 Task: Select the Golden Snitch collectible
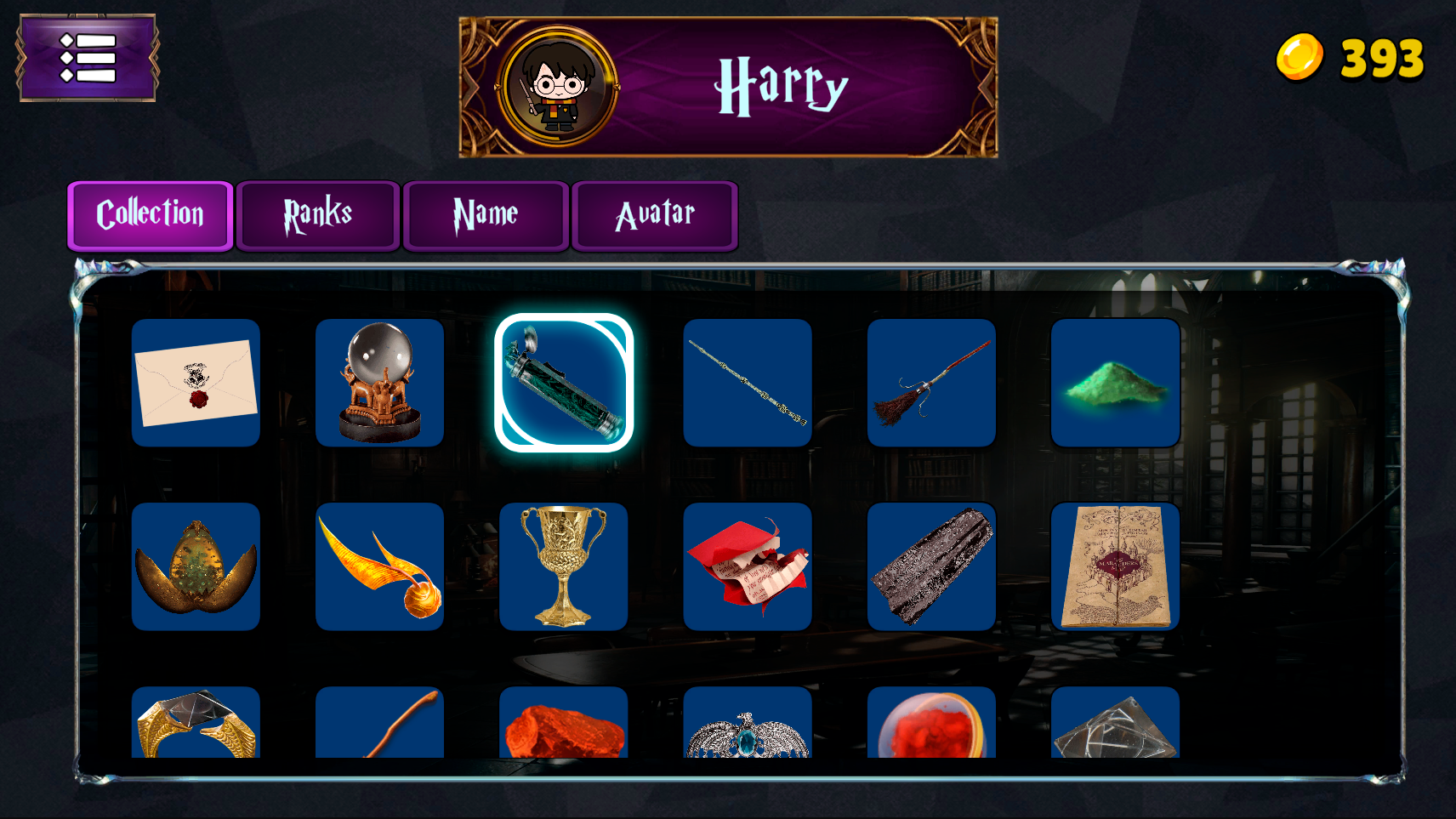379,566
